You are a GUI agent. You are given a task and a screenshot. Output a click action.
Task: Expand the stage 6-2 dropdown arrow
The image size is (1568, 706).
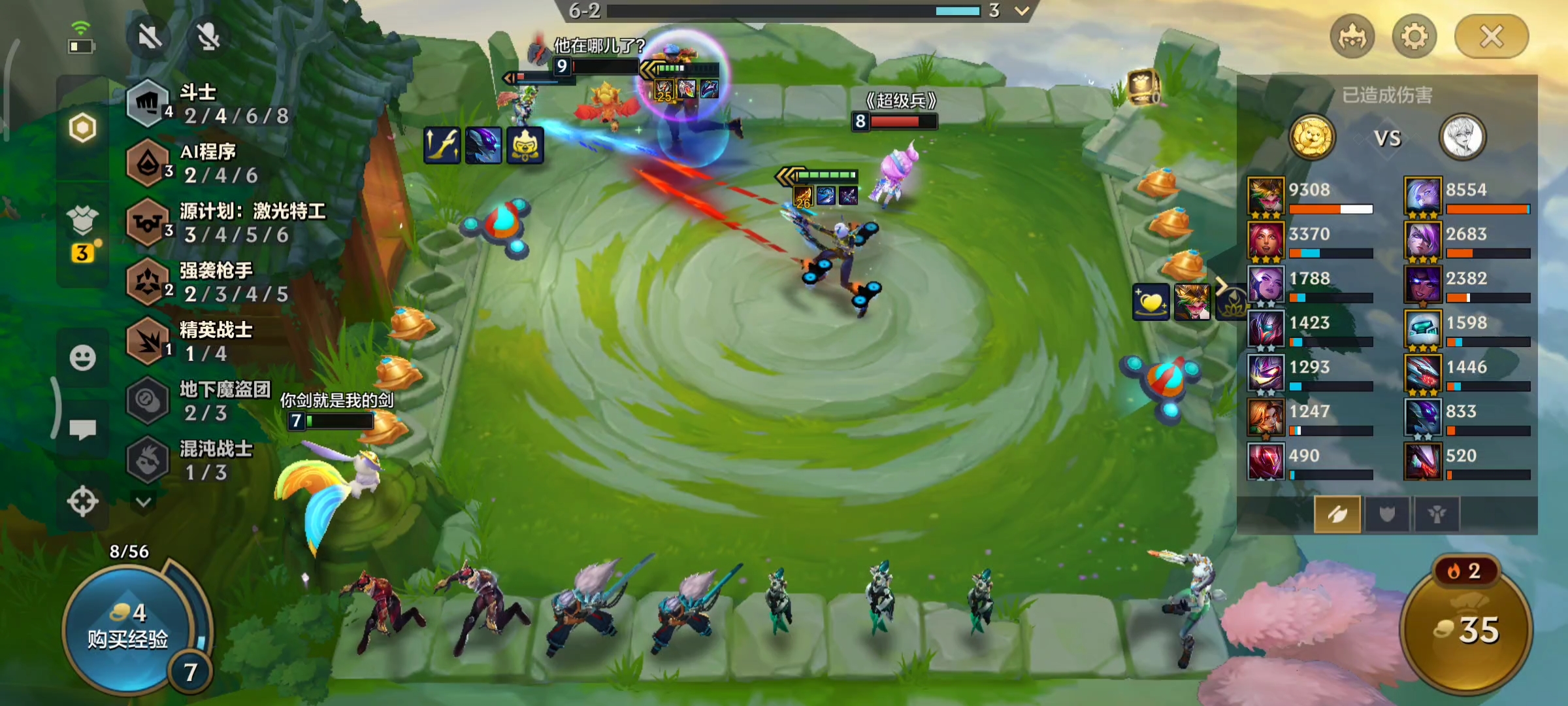point(1022,11)
